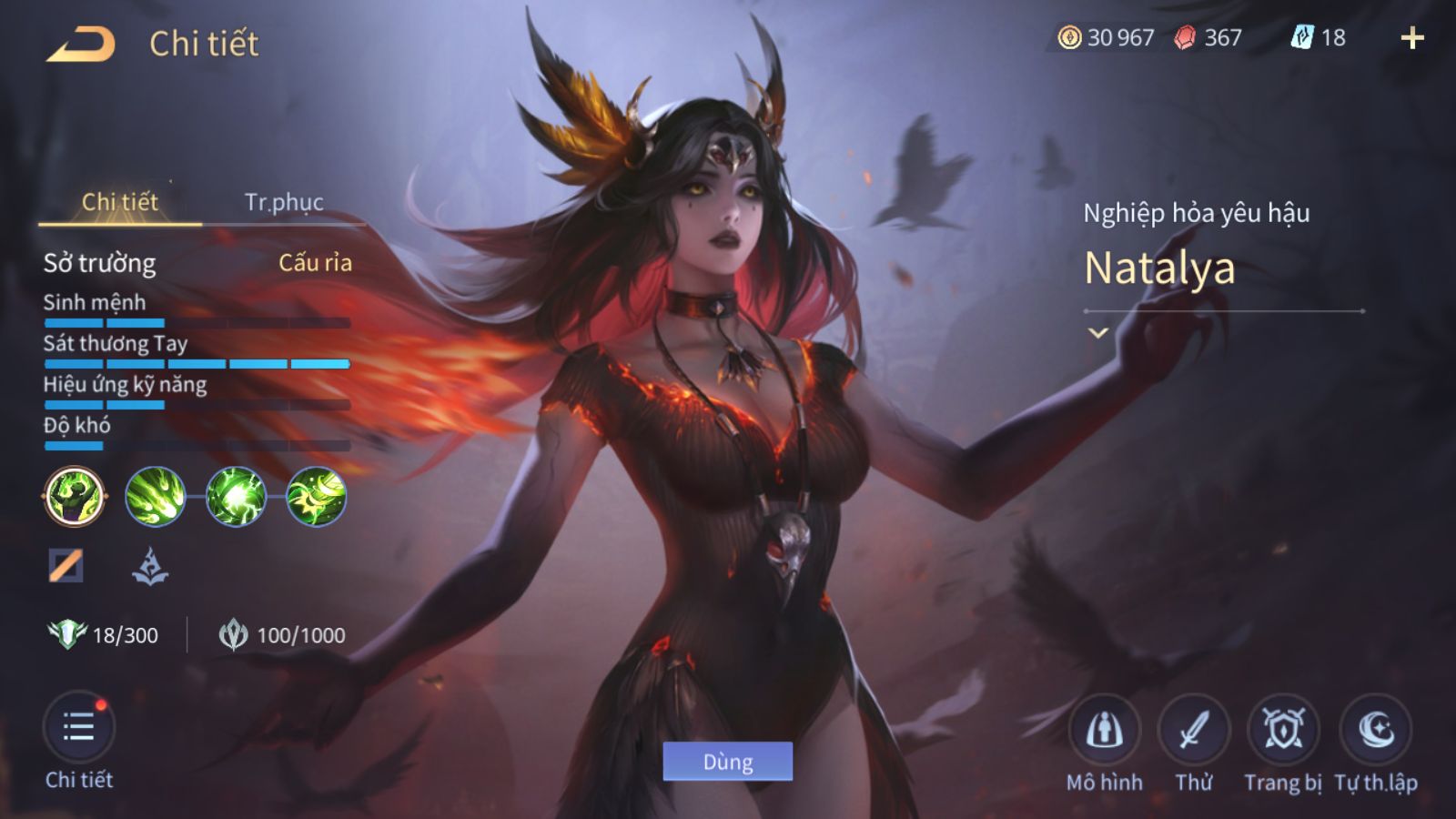This screenshot has width=1456, height=819.
Task: Open Tự th.lập custom settings
Action: (1375, 730)
